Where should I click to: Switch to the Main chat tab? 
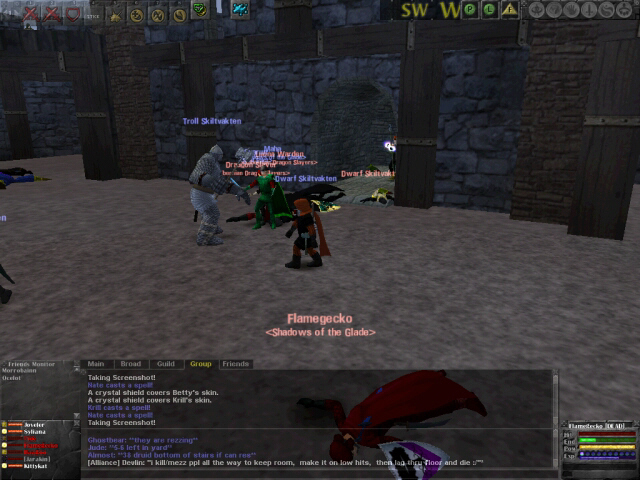pyautogui.click(x=96, y=364)
